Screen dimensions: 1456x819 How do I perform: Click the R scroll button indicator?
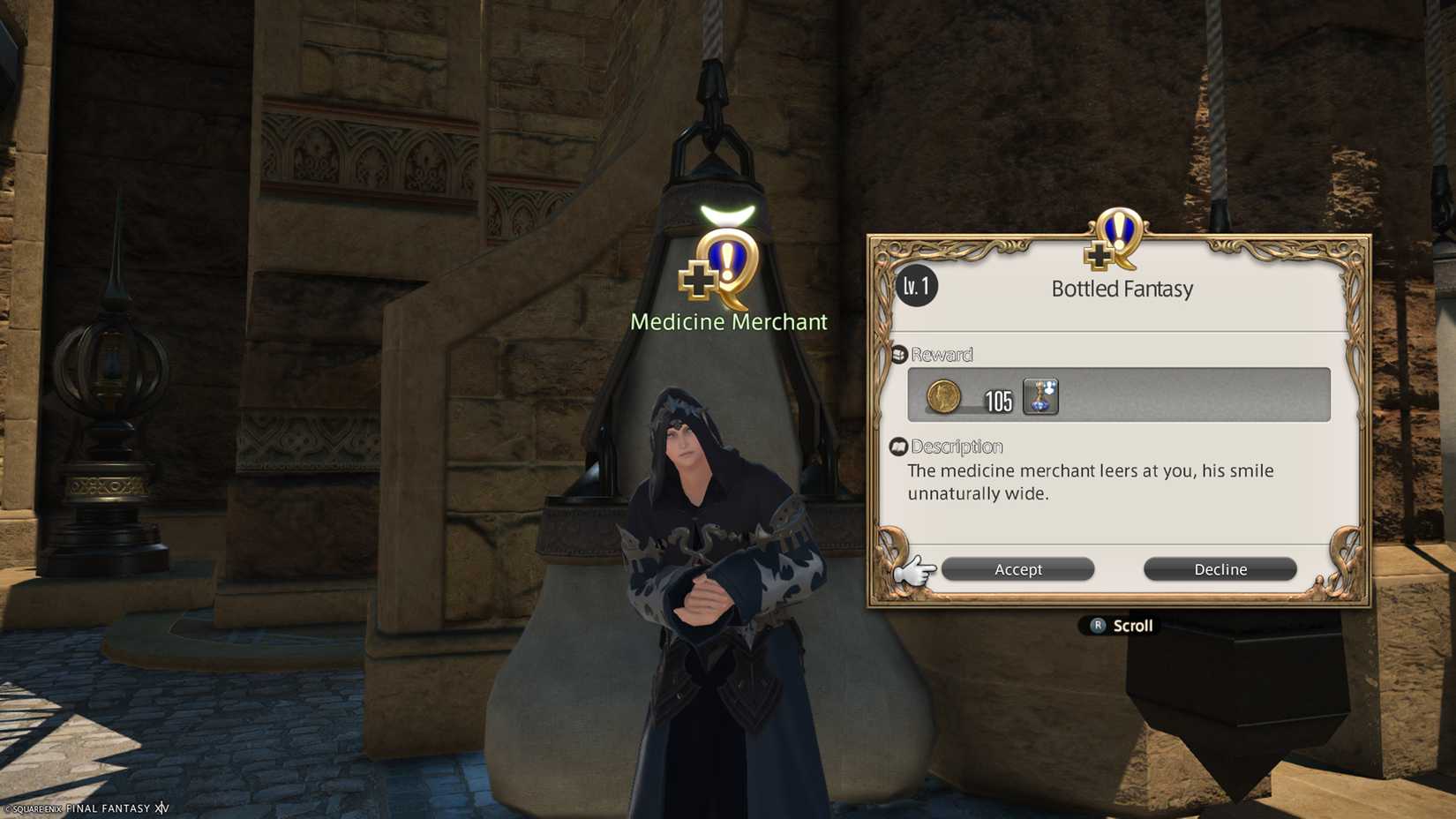[x=1097, y=625]
